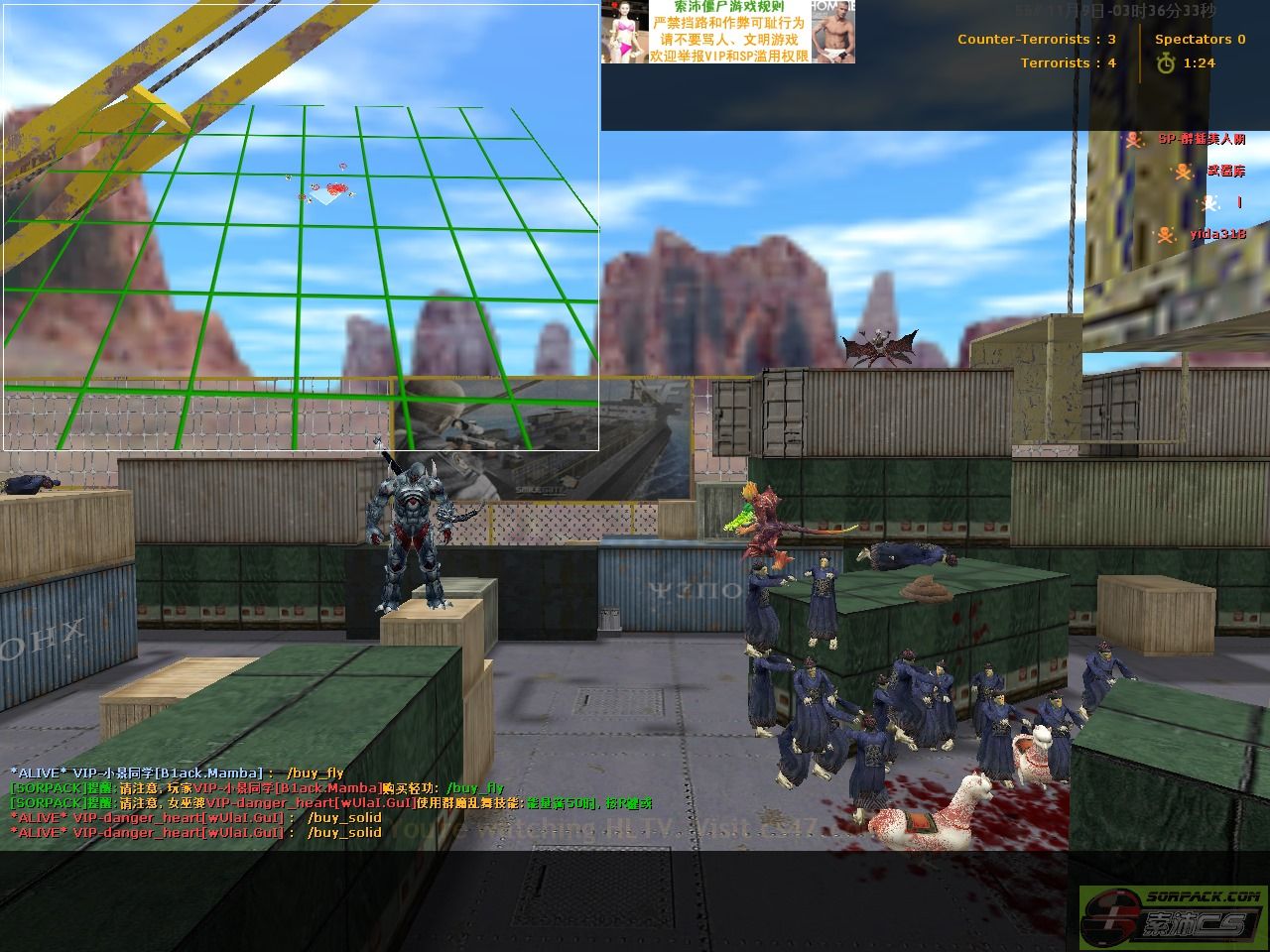Open the game rules banner in Chinese
The width and height of the screenshot is (1270, 952).
click(x=727, y=32)
